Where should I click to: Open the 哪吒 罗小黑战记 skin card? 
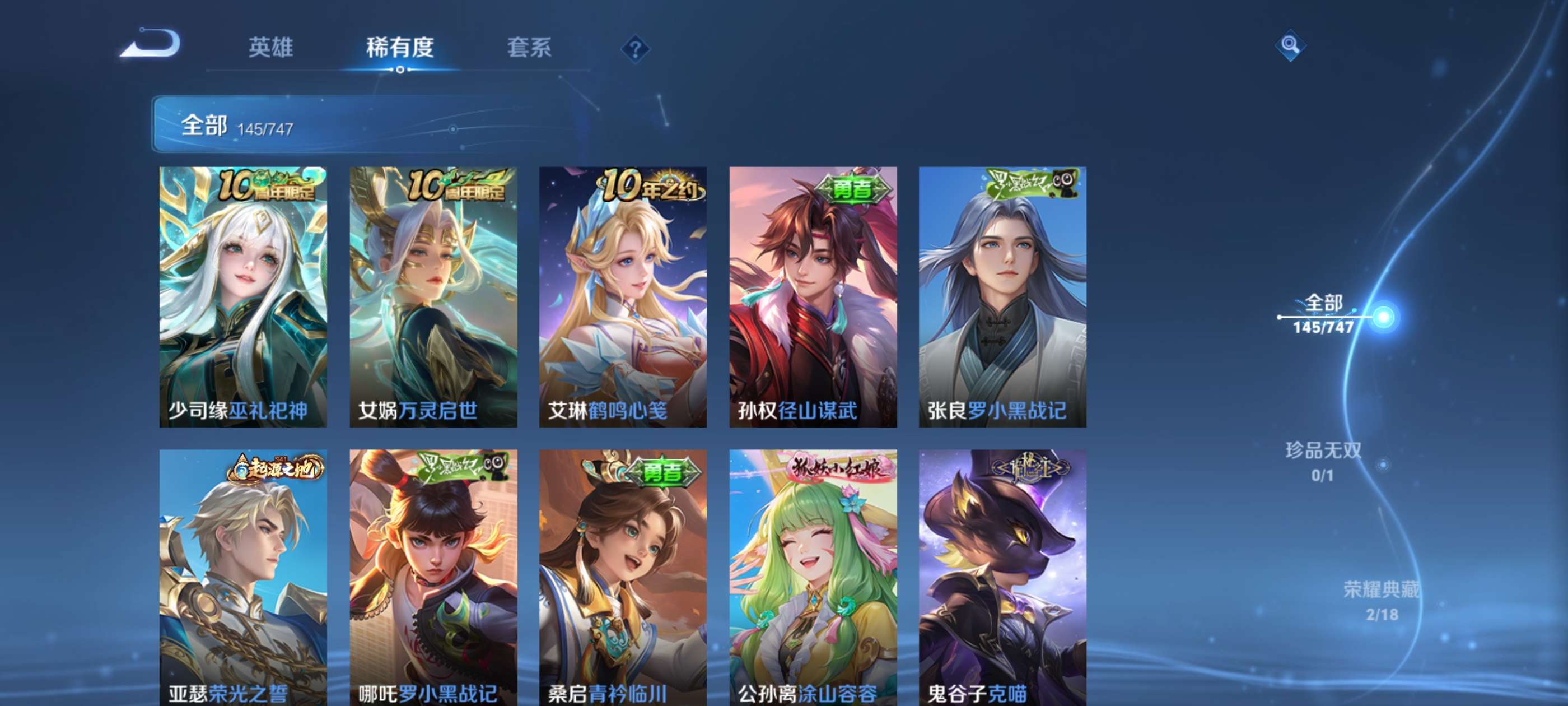[x=433, y=577]
